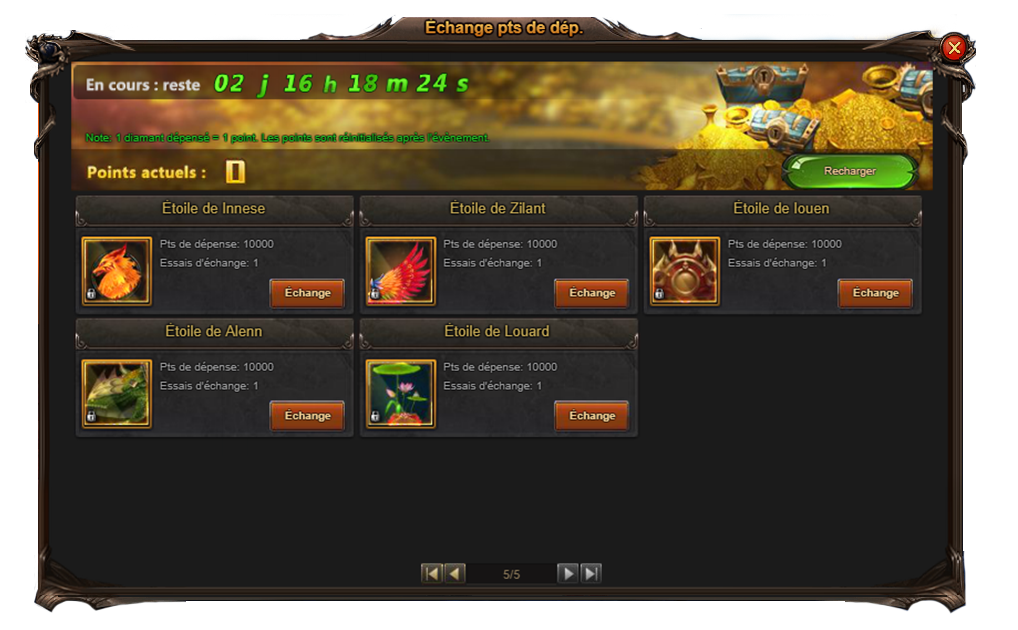Go to the next rewards page
The width and height of the screenshot is (1018, 630).
click(x=567, y=573)
